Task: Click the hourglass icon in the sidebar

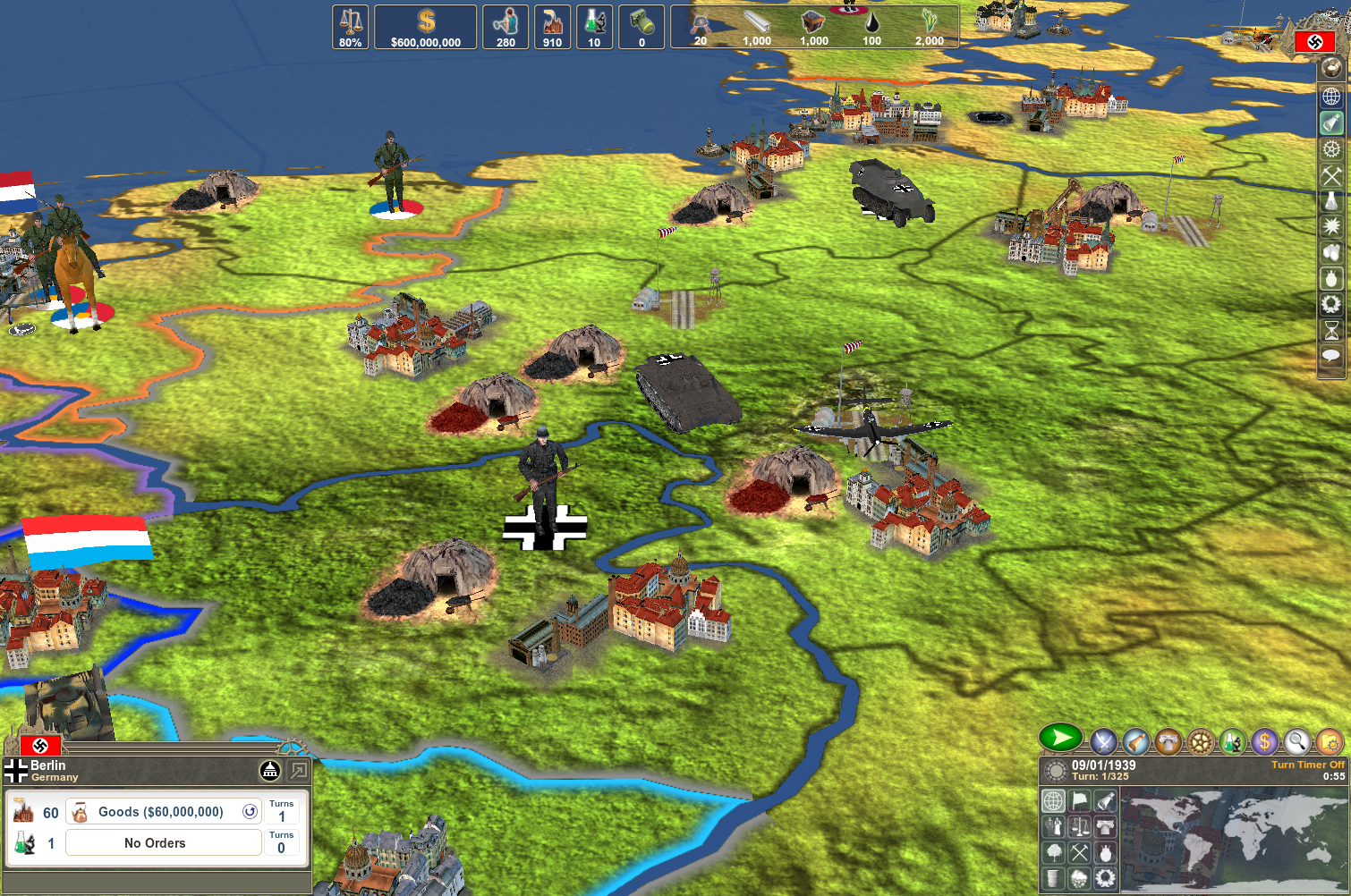Action: [1331, 331]
